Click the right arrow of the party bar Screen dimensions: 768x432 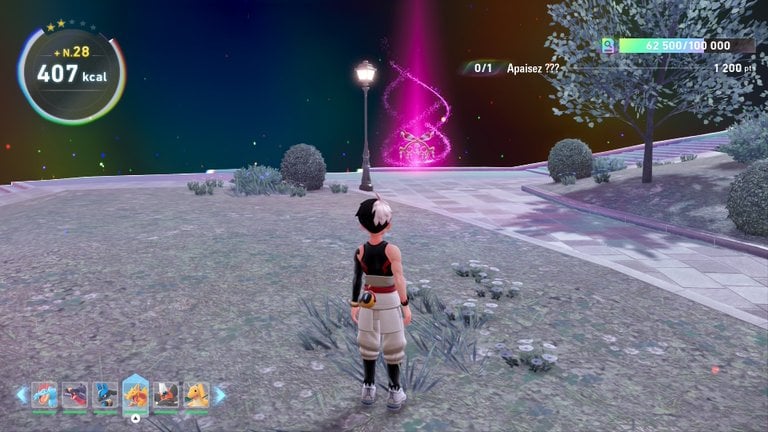pos(220,395)
